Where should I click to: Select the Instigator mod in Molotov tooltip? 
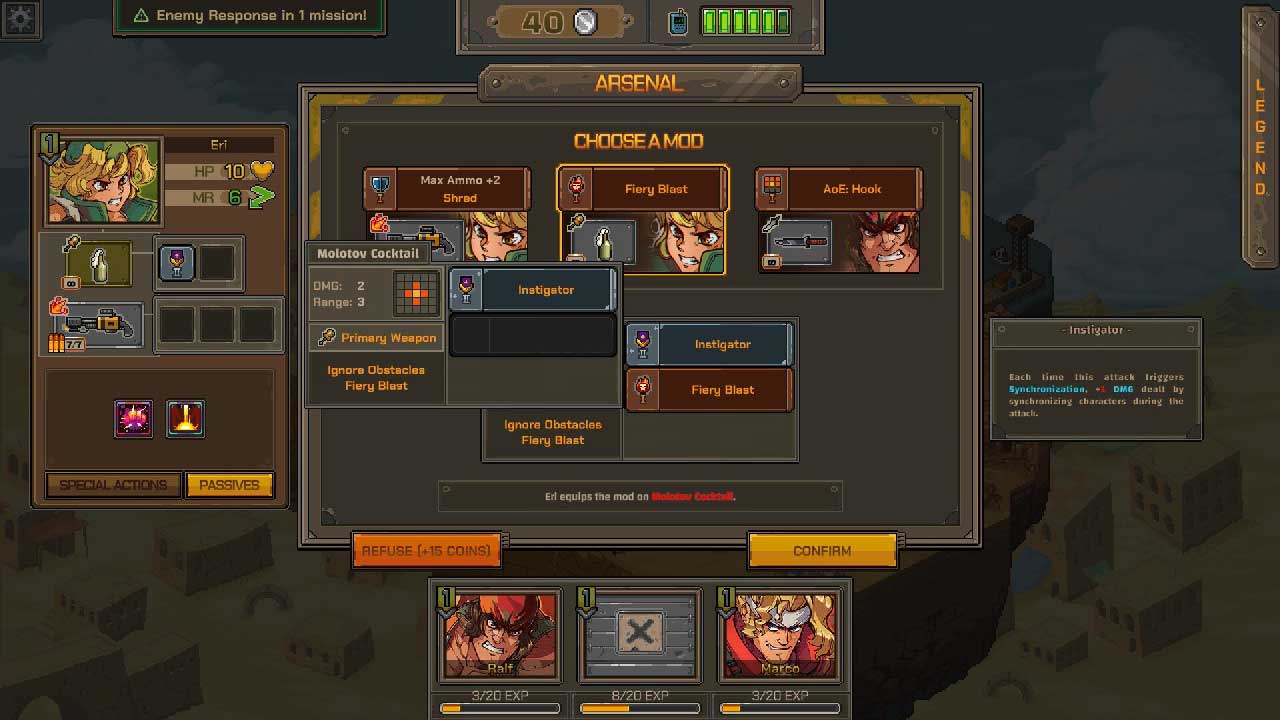(x=532, y=290)
